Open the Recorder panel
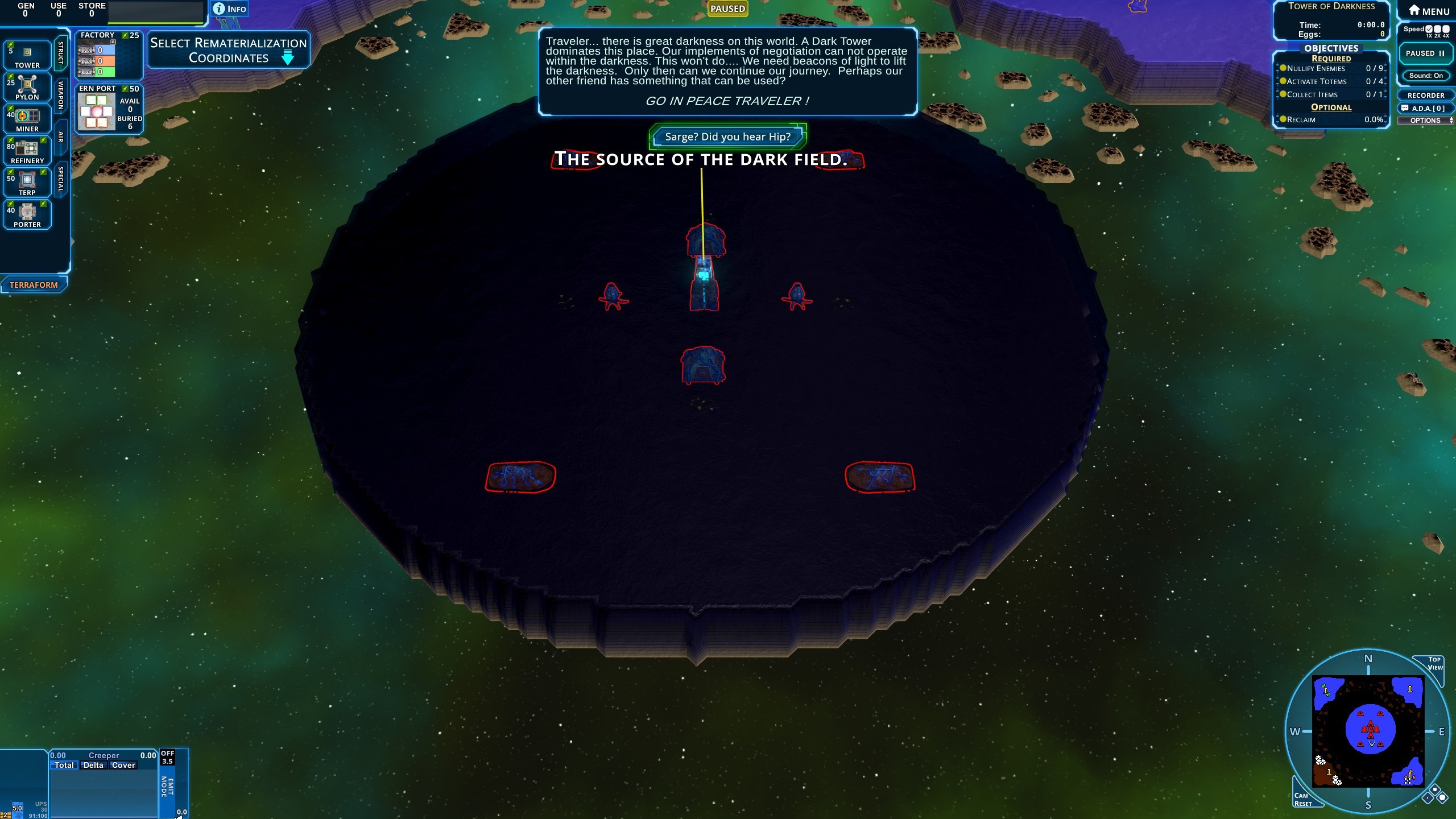1456x819 pixels. click(x=1425, y=96)
